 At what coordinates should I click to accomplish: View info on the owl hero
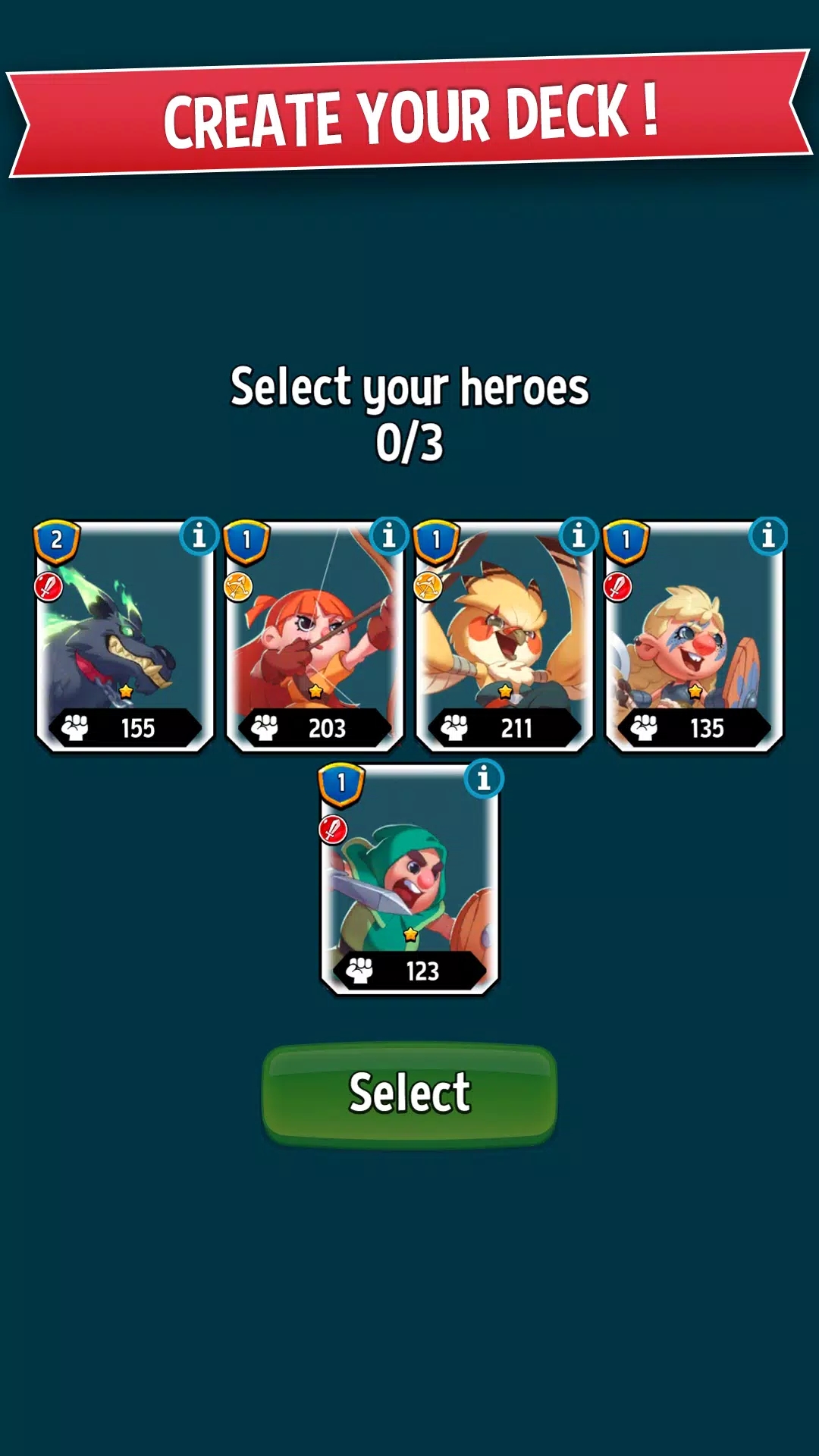(579, 536)
